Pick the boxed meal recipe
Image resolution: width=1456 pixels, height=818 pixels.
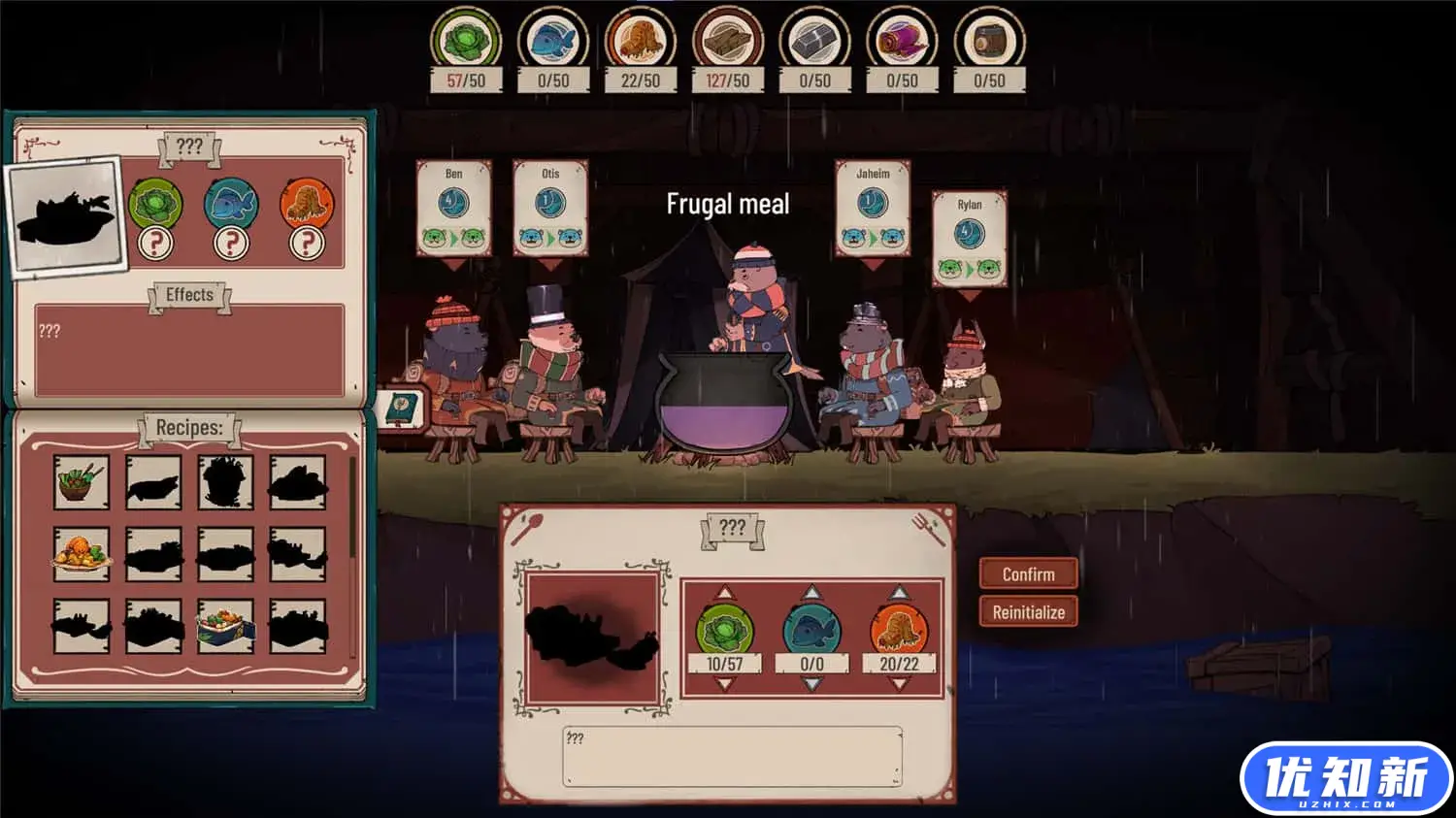point(225,626)
